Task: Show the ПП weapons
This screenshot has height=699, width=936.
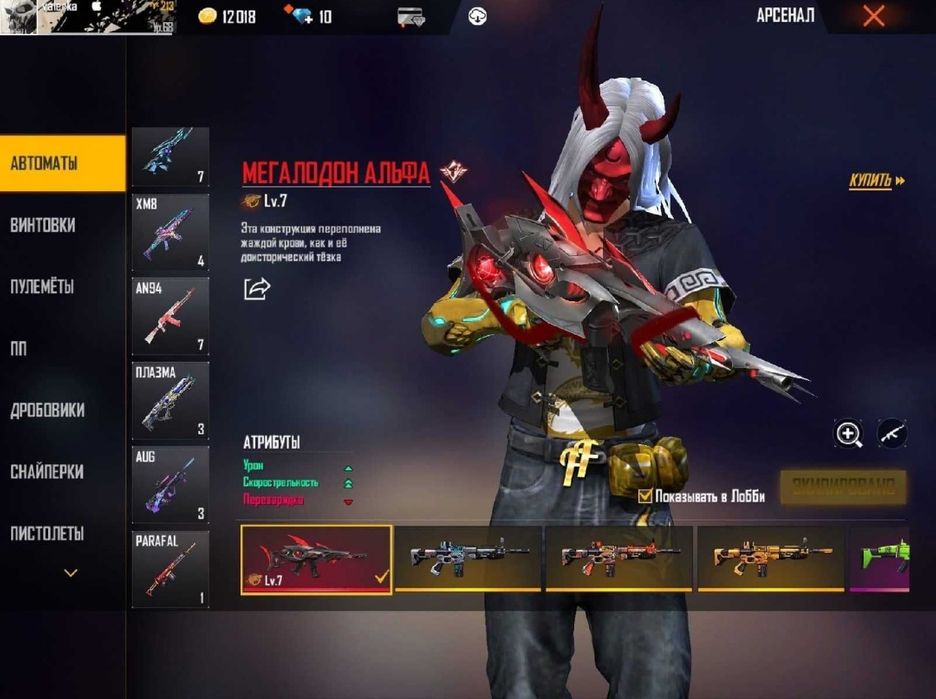Action: tap(19, 348)
